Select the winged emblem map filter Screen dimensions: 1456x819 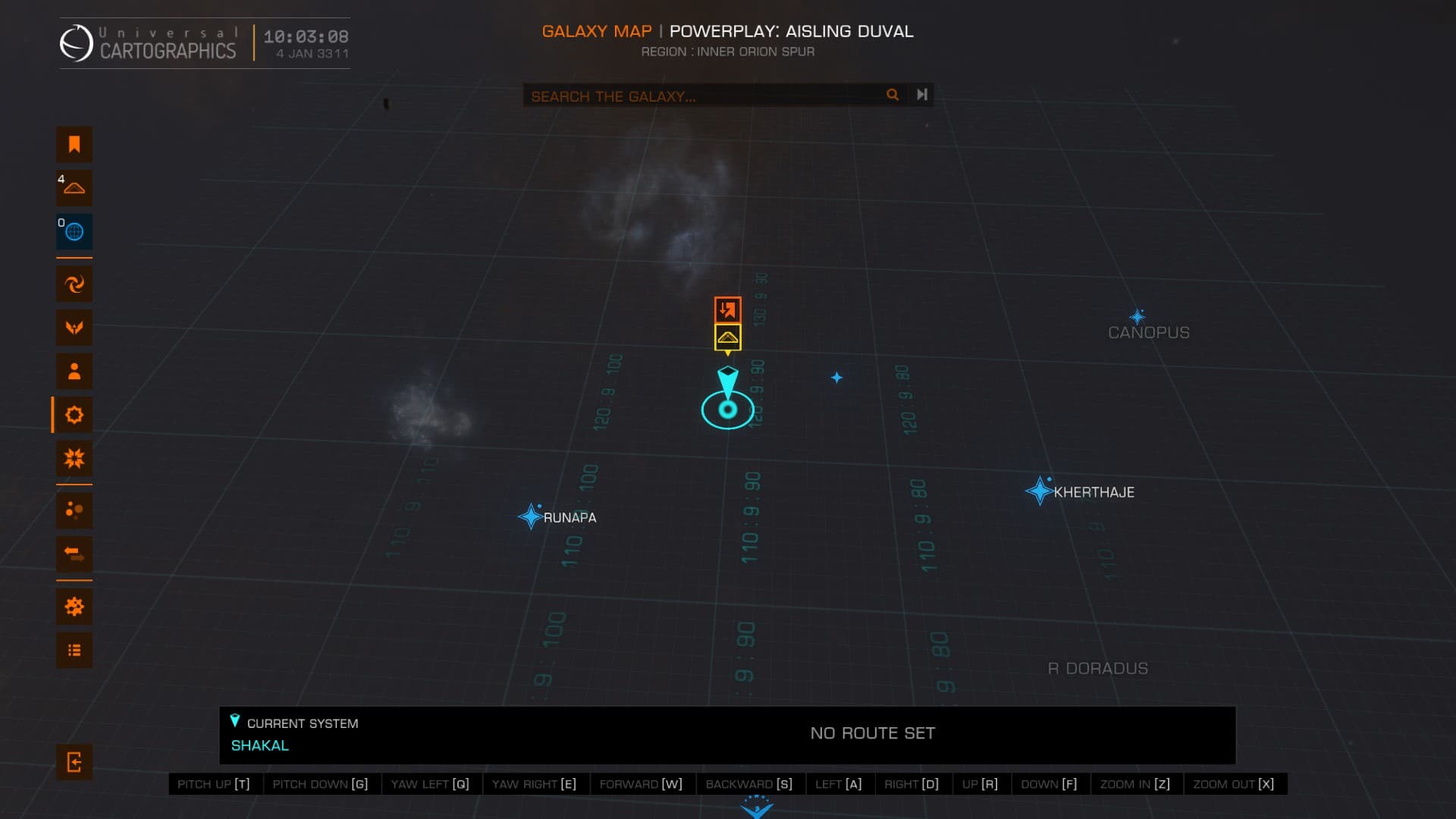click(74, 328)
